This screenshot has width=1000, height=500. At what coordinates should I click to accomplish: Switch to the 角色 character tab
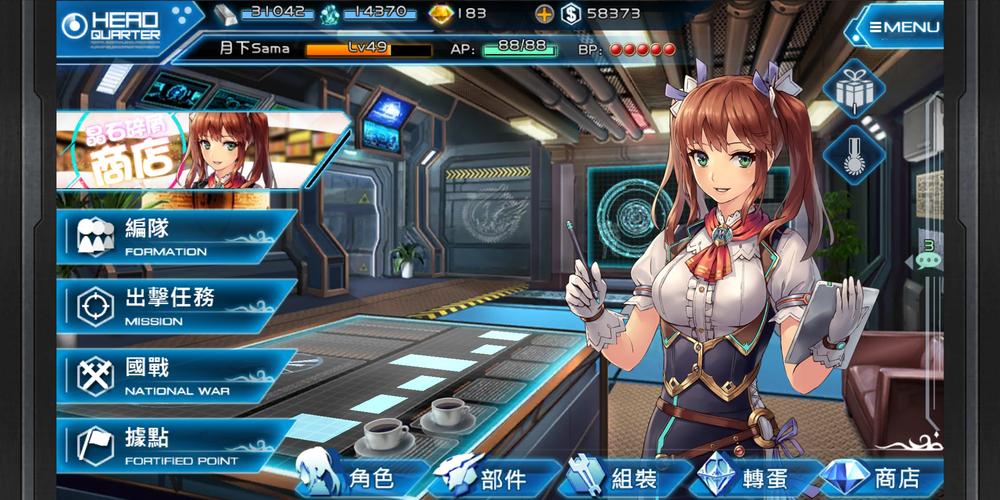coord(357,478)
